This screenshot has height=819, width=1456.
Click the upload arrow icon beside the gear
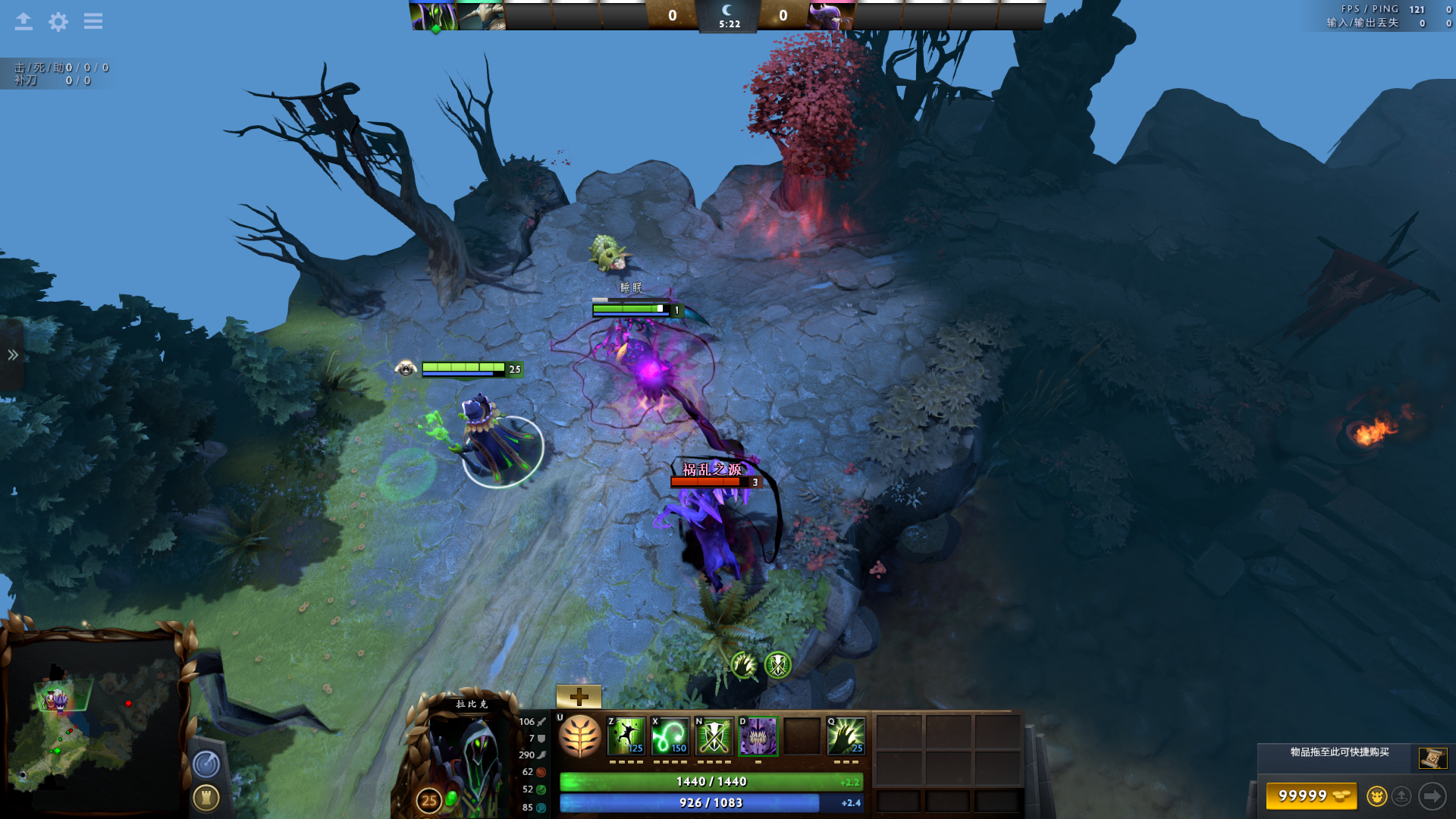[x=24, y=21]
